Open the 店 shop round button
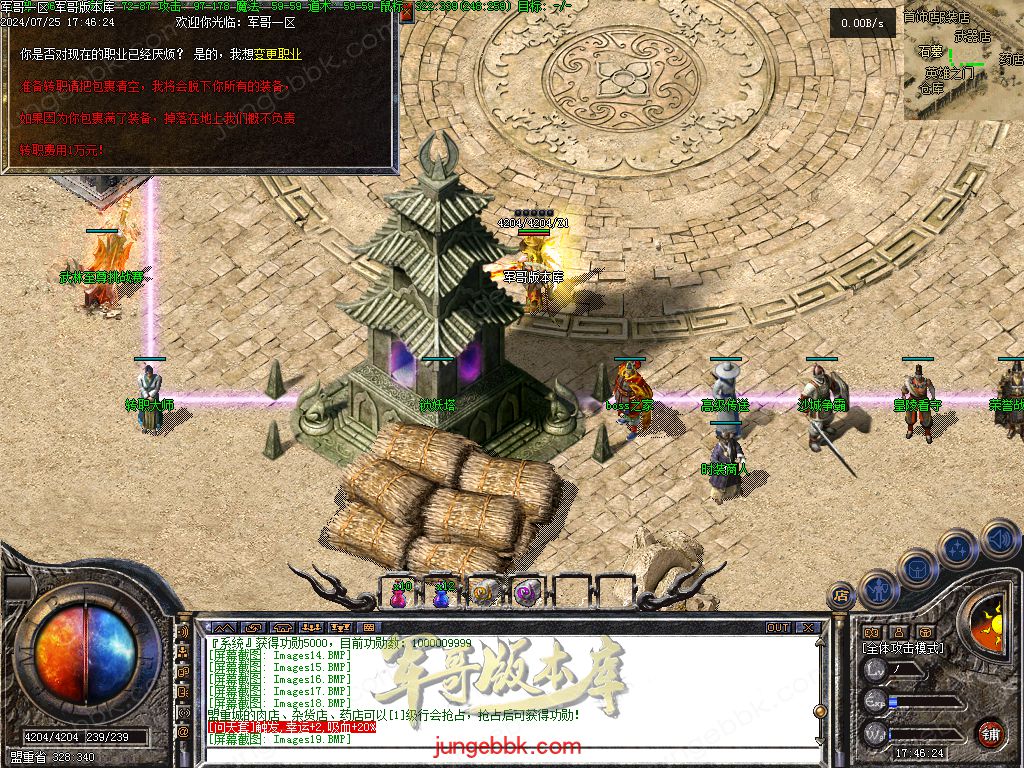1024x768 pixels. click(x=841, y=597)
